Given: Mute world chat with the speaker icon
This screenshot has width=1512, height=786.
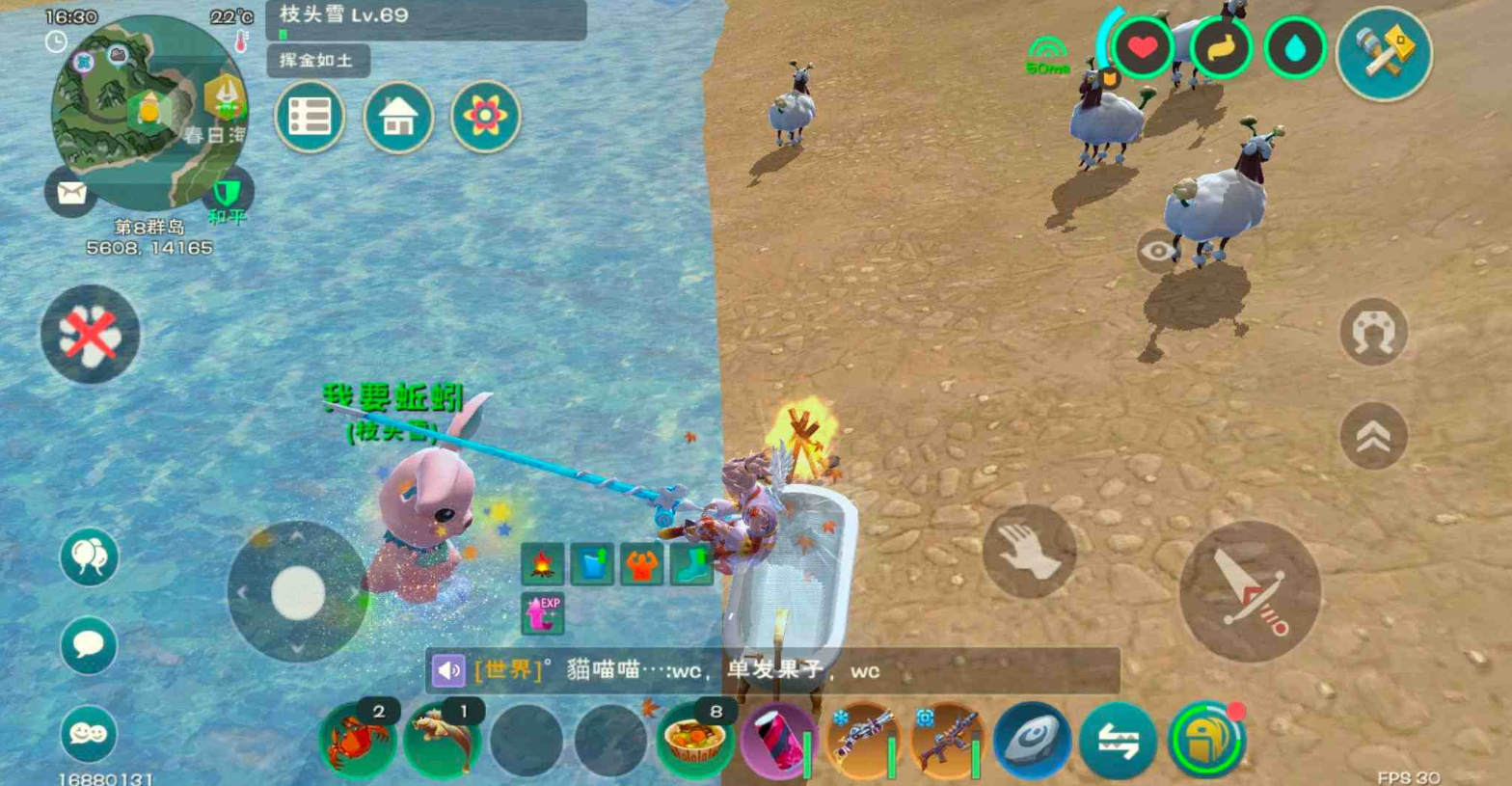Looking at the screenshot, I should [446, 669].
